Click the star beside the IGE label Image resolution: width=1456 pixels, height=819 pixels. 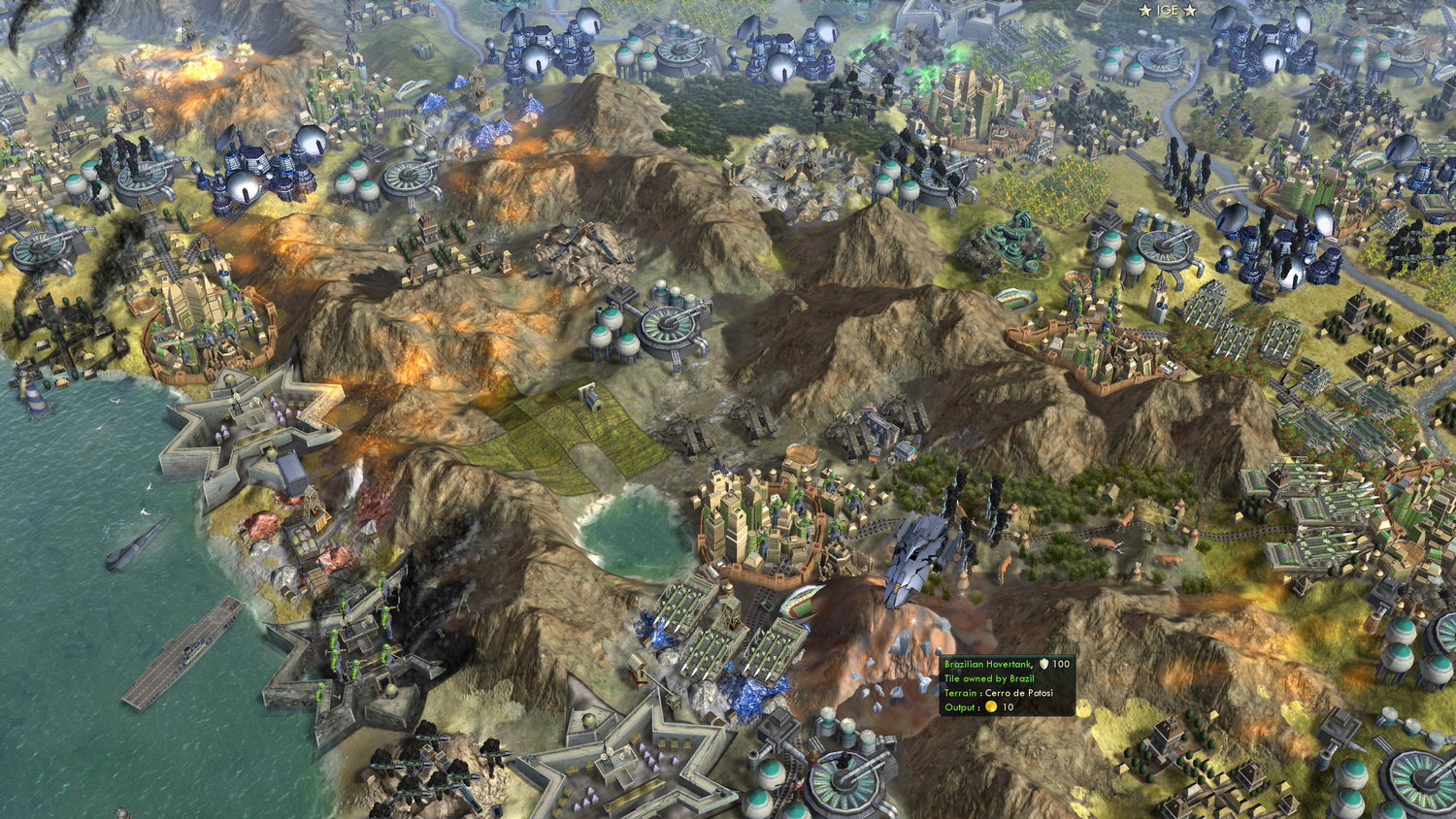click(1145, 11)
